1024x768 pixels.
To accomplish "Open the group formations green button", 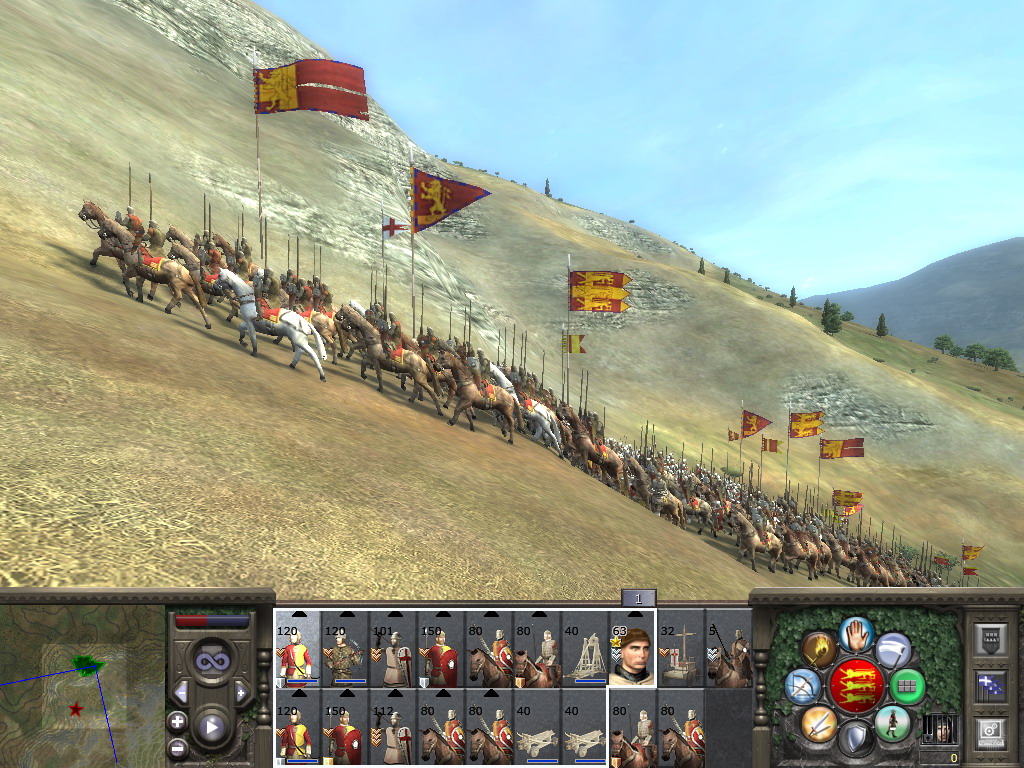I will 907,686.
